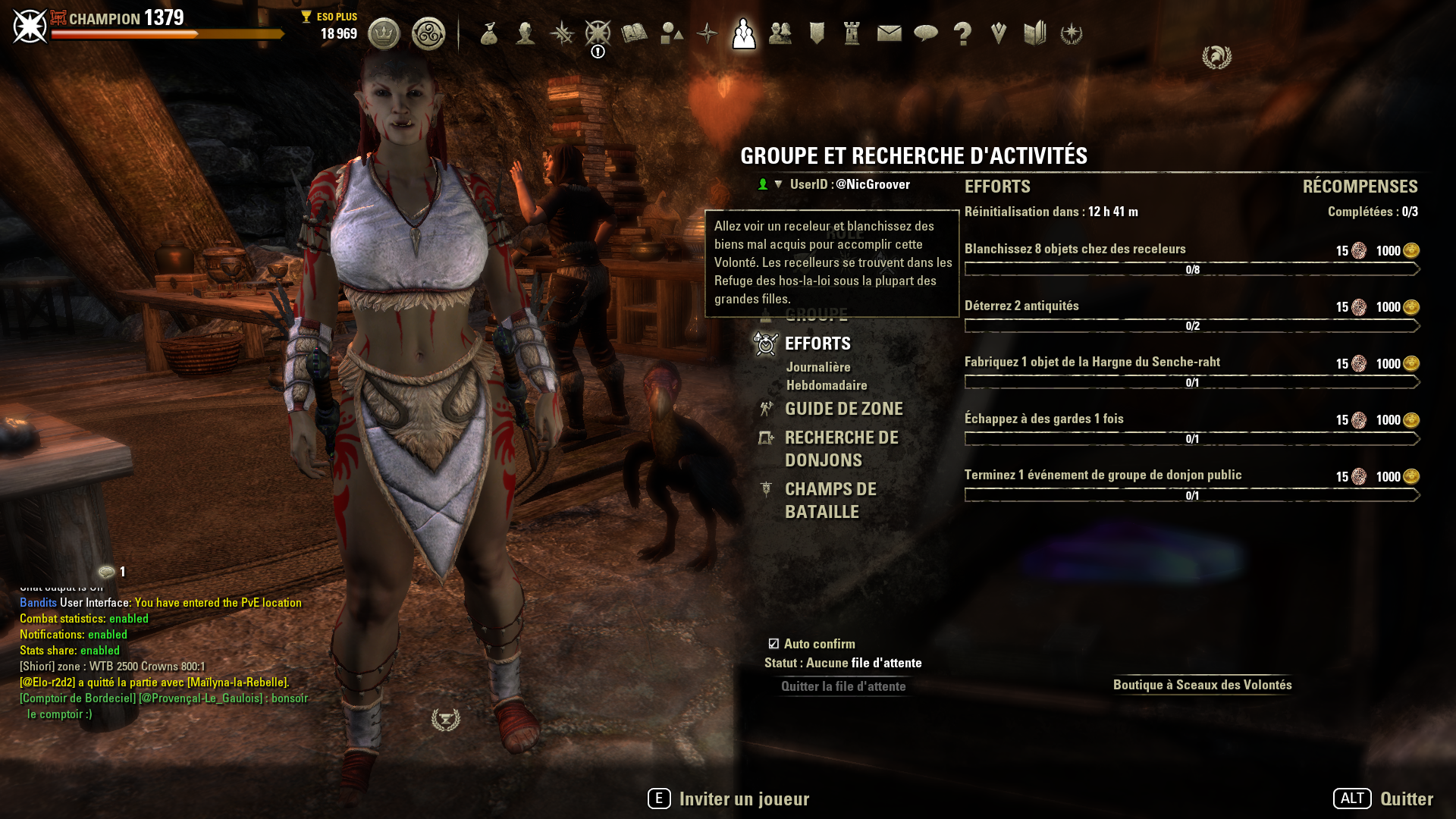1456x819 pixels.
Task: Open the chat speech bubble icon
Action: pyautogui.click(x=926, y=33)
